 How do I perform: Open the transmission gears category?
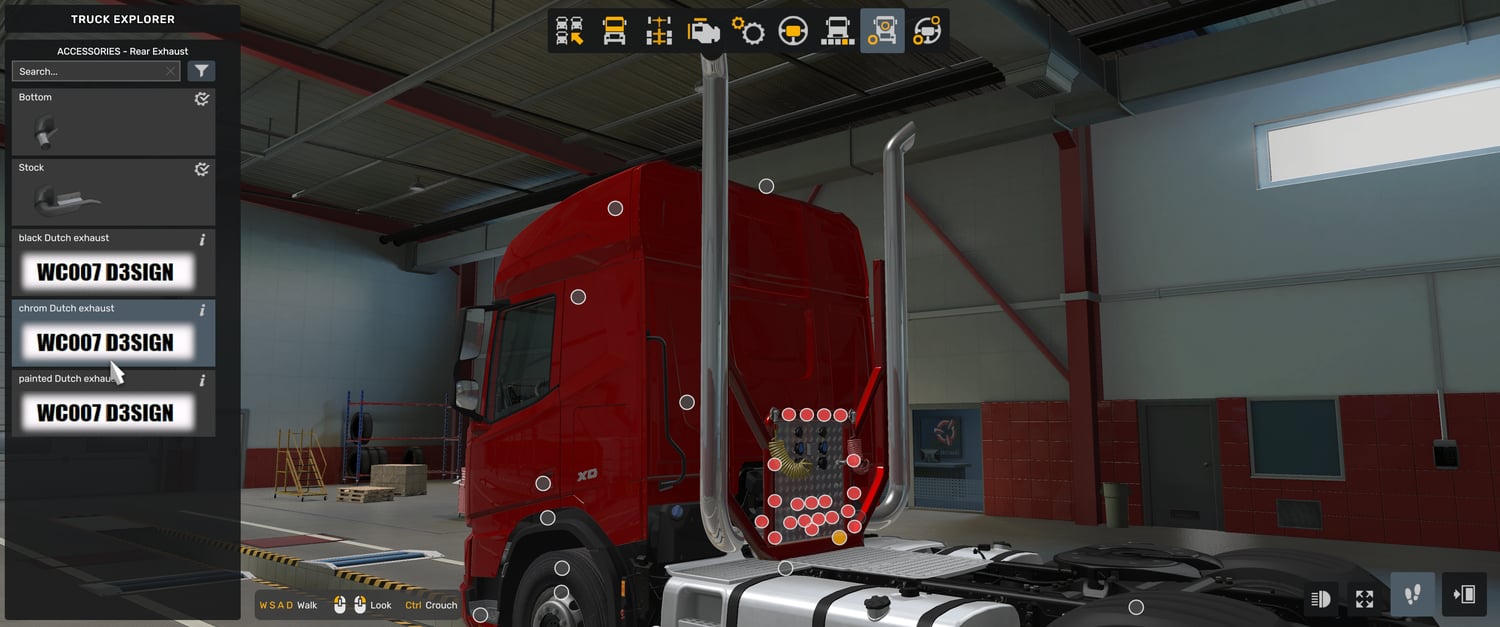click(748, 31)
